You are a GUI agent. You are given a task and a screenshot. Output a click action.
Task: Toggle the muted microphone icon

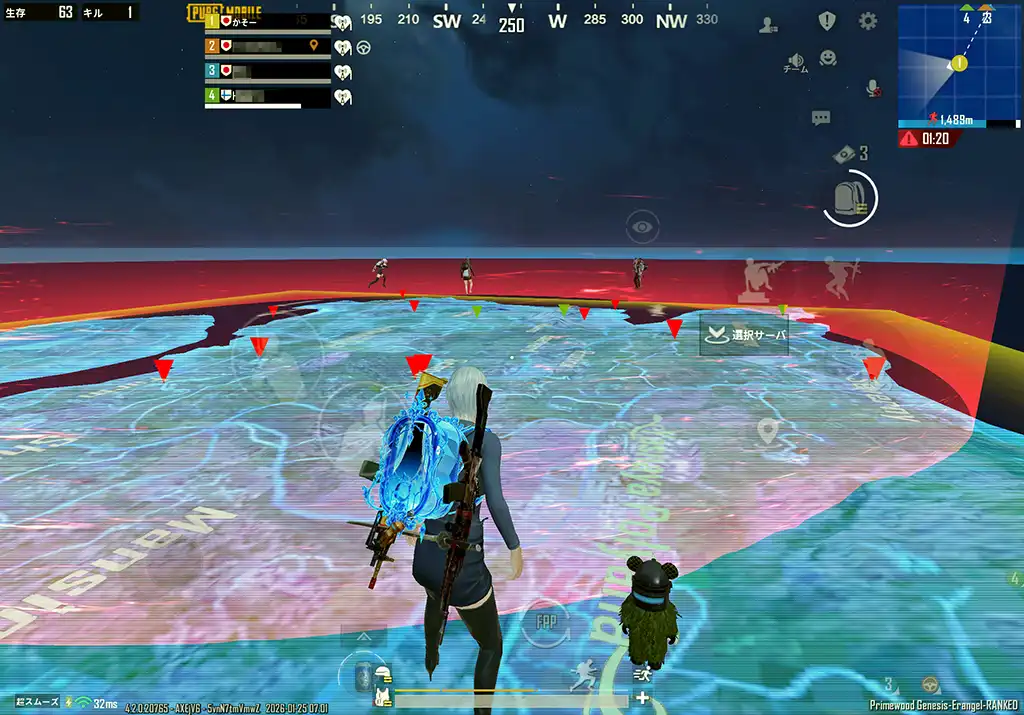click(x=872, y=88)
